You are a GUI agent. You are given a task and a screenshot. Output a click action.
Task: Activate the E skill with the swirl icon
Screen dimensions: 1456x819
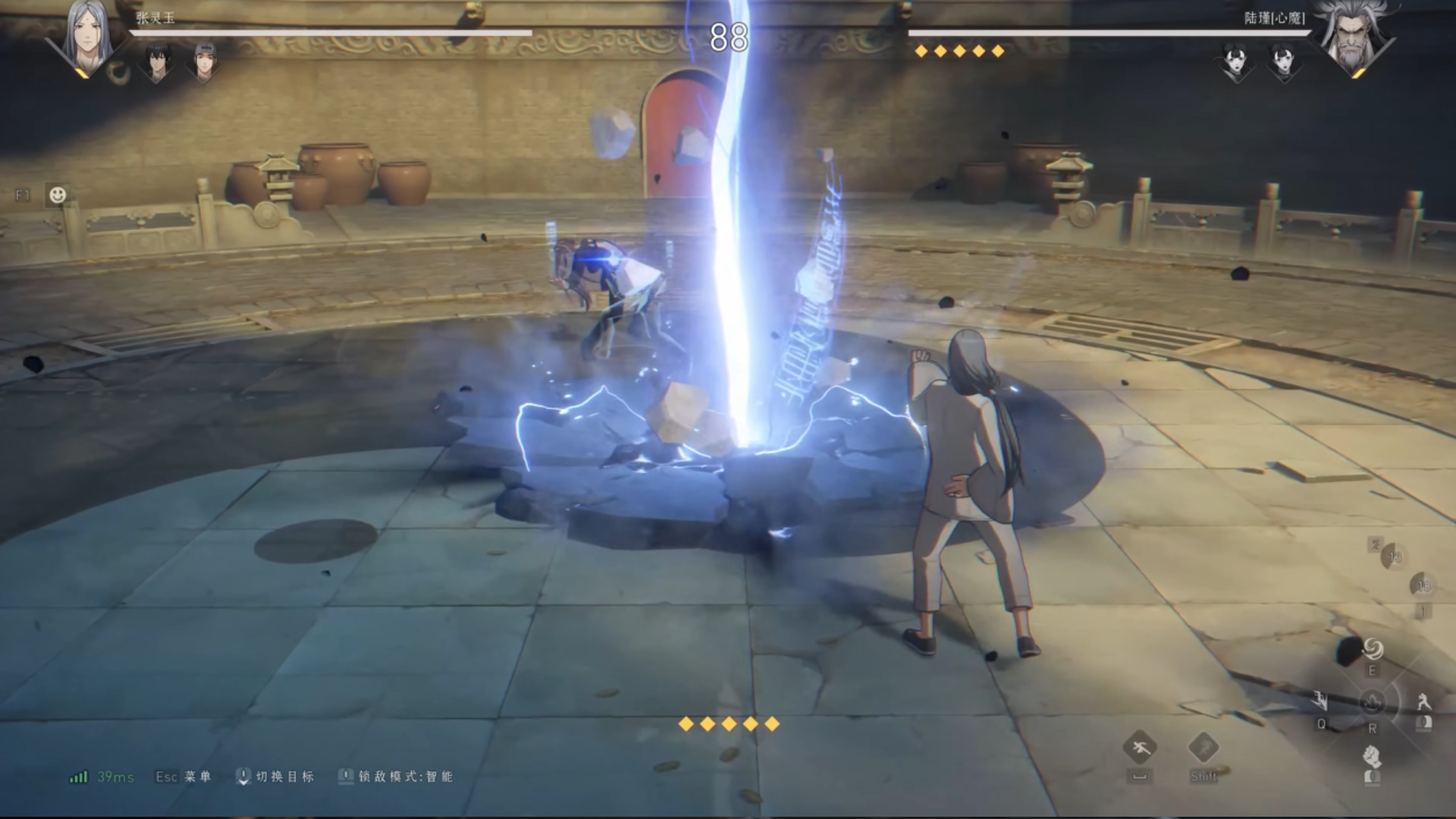[1373, 648]
